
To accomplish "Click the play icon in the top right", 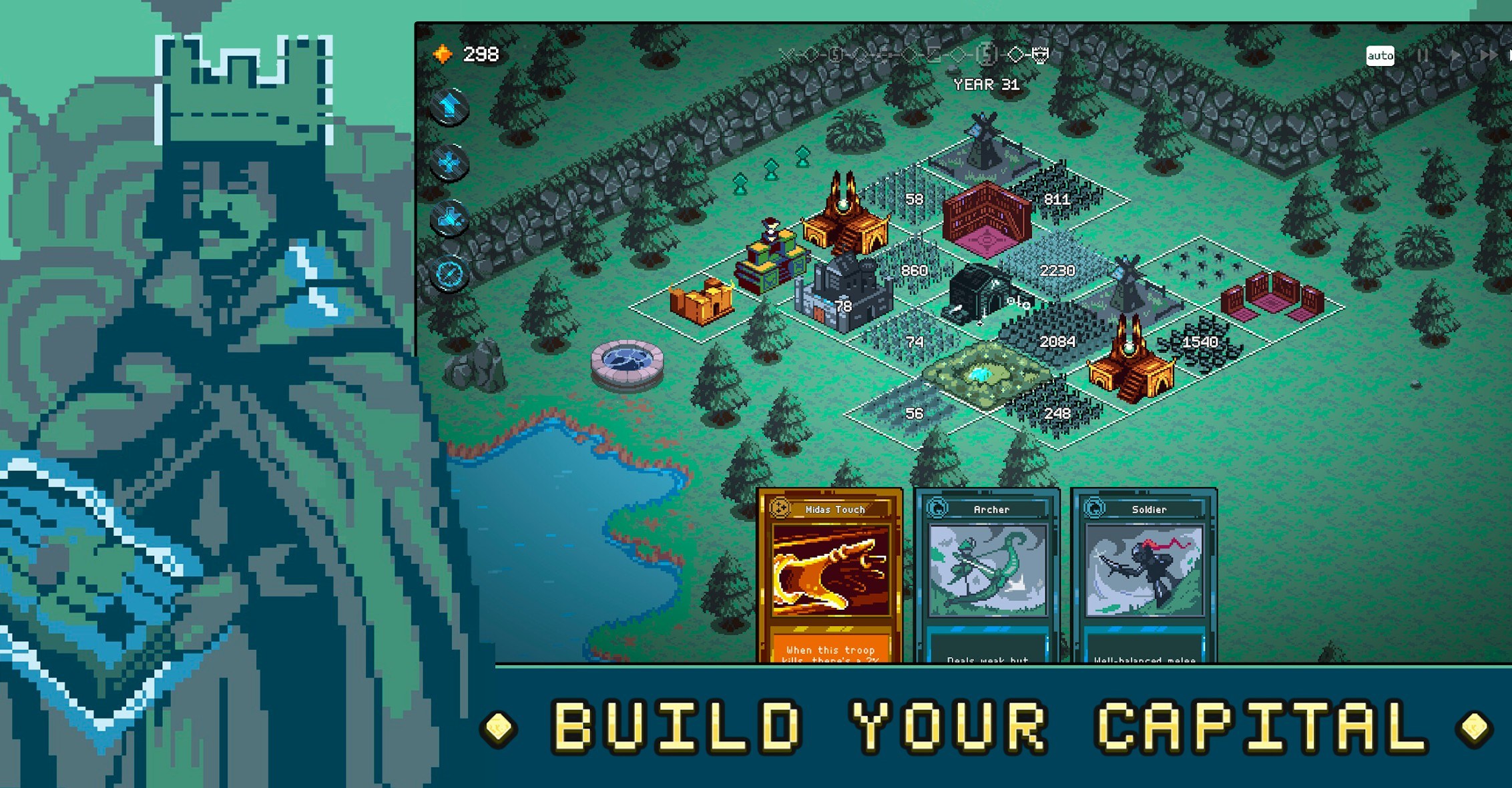I will pyautogui.click(x=1455, y=57).
